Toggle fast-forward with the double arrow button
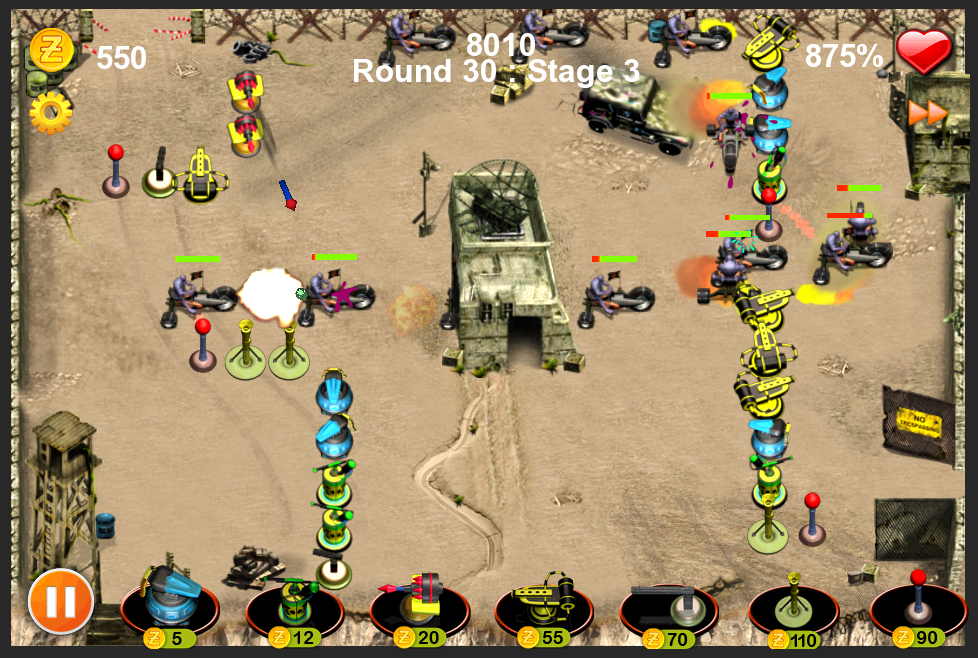The image size is (978, 658). click(927, 113)
